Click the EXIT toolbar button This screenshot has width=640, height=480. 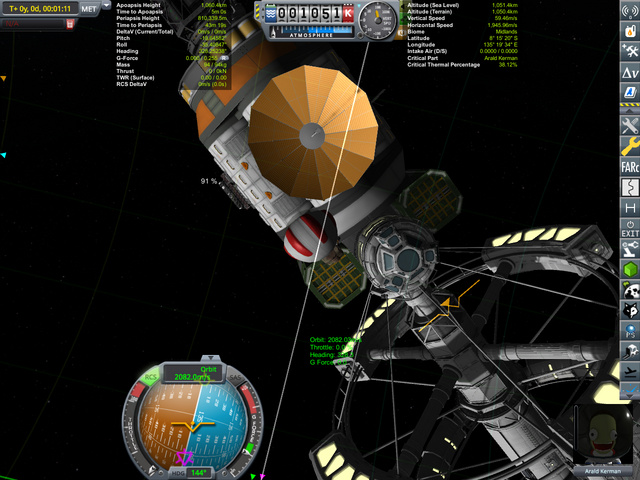point(629,228)
